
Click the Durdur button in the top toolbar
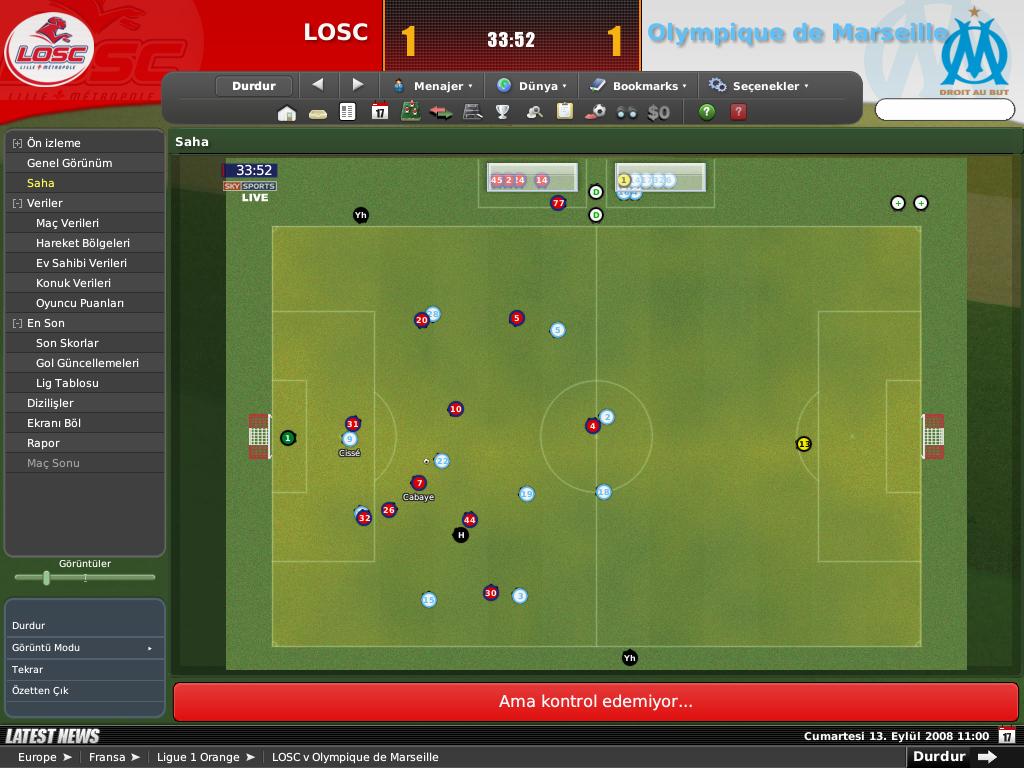[253, 86]
